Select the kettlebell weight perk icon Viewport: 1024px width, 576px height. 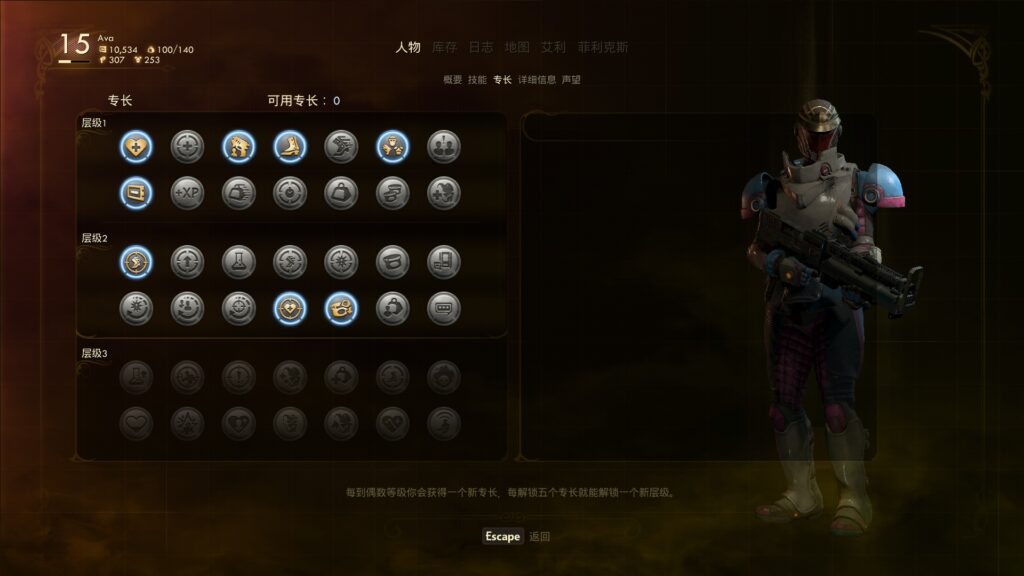[341, 193]
